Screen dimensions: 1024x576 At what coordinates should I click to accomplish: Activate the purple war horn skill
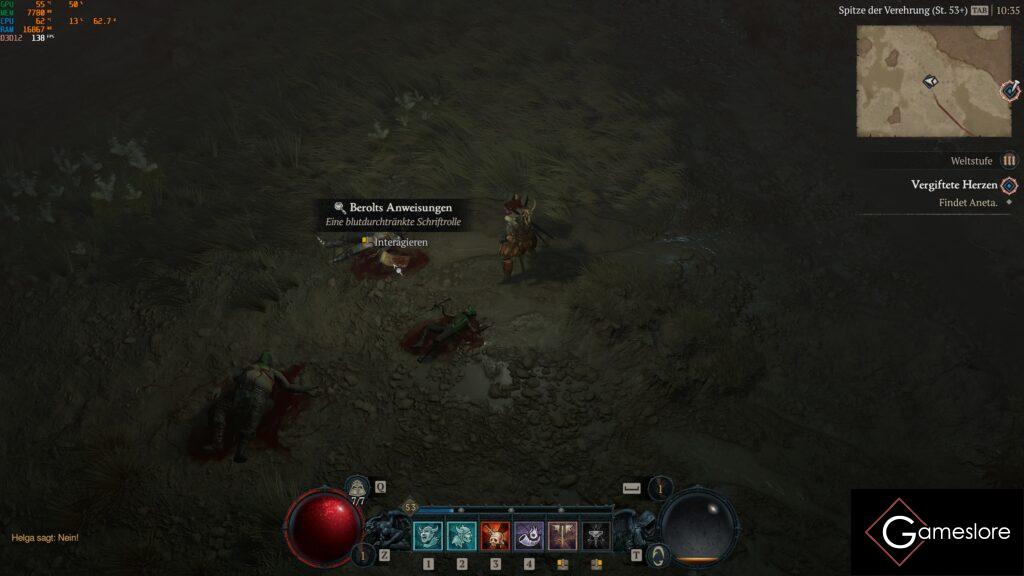click(529, 536)
